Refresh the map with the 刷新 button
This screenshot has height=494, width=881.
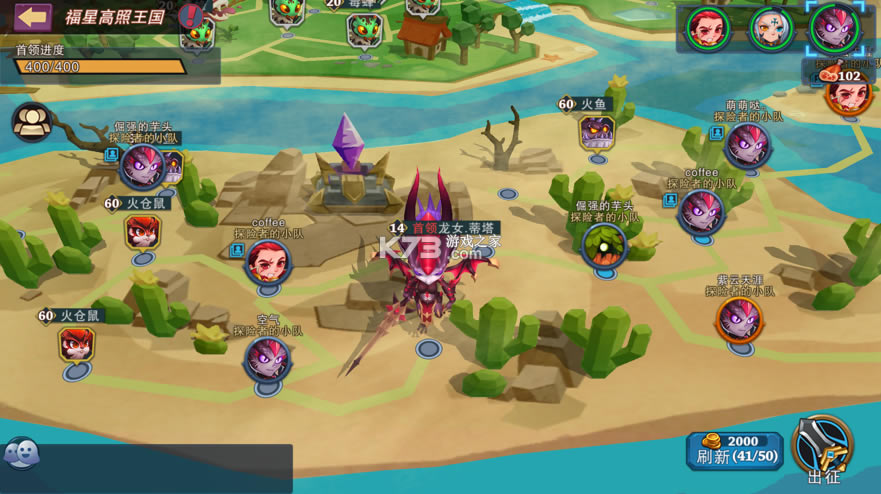coord(734,451)
